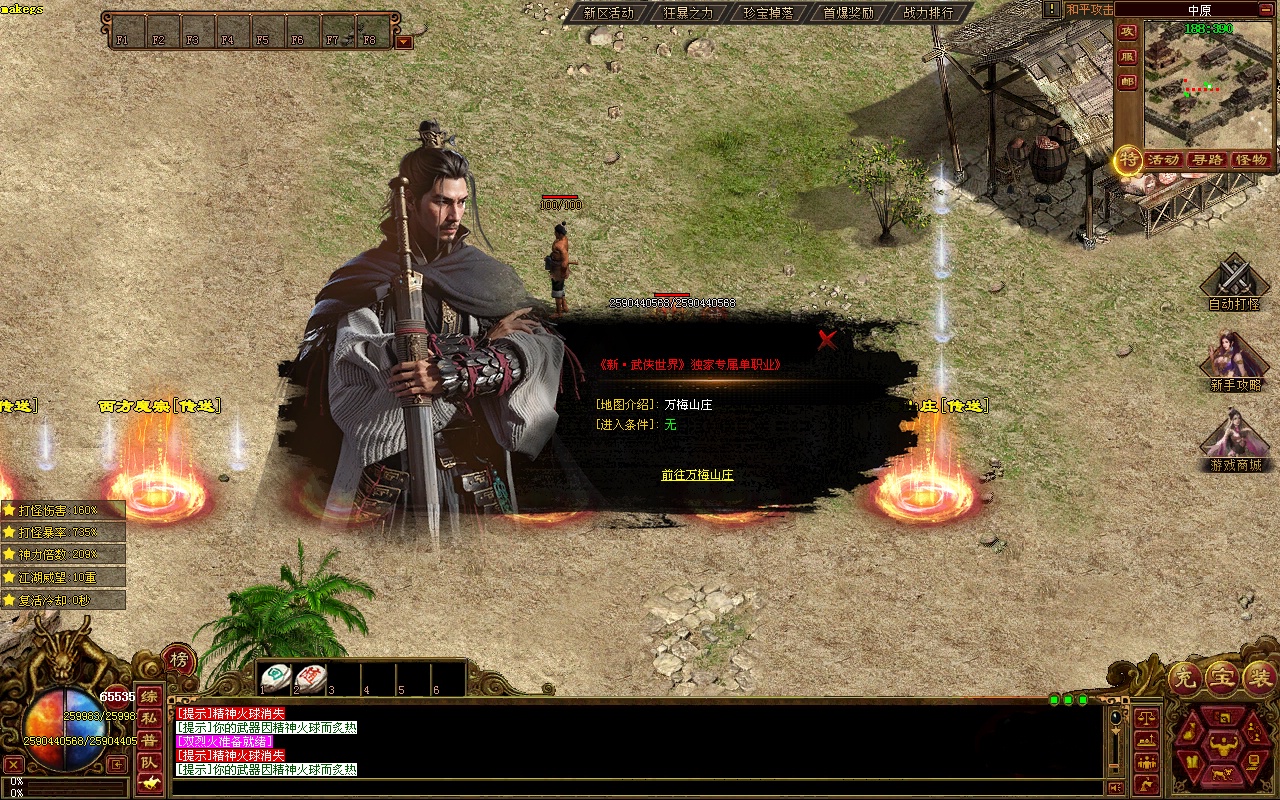Open the 新区活动 tab
1280x800 pixels.
[x=608, y=13]
